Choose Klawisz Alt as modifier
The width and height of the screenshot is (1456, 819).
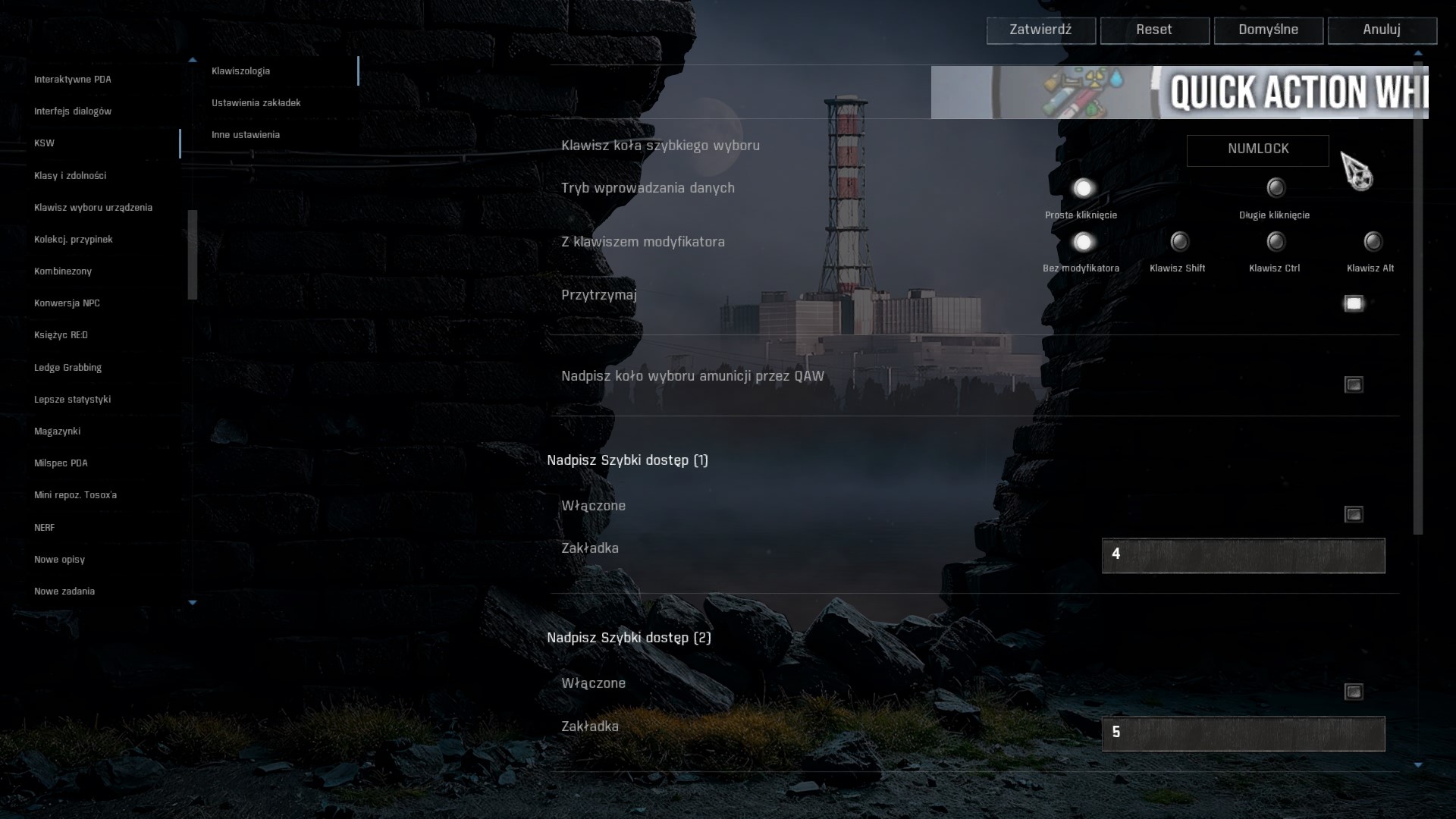tap(1373, 242)
